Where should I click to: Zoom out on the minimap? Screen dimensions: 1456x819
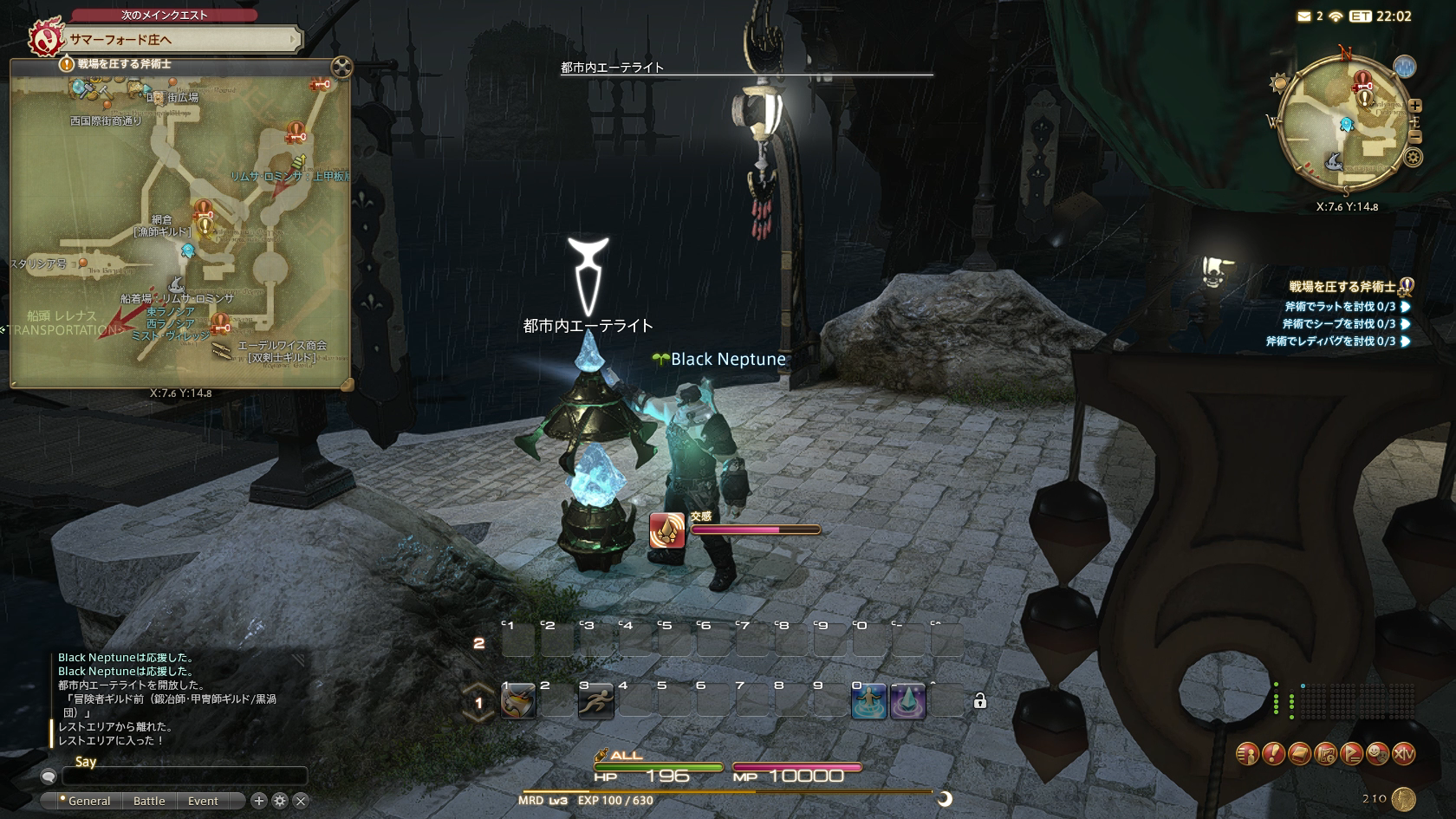pos(1415,137)
